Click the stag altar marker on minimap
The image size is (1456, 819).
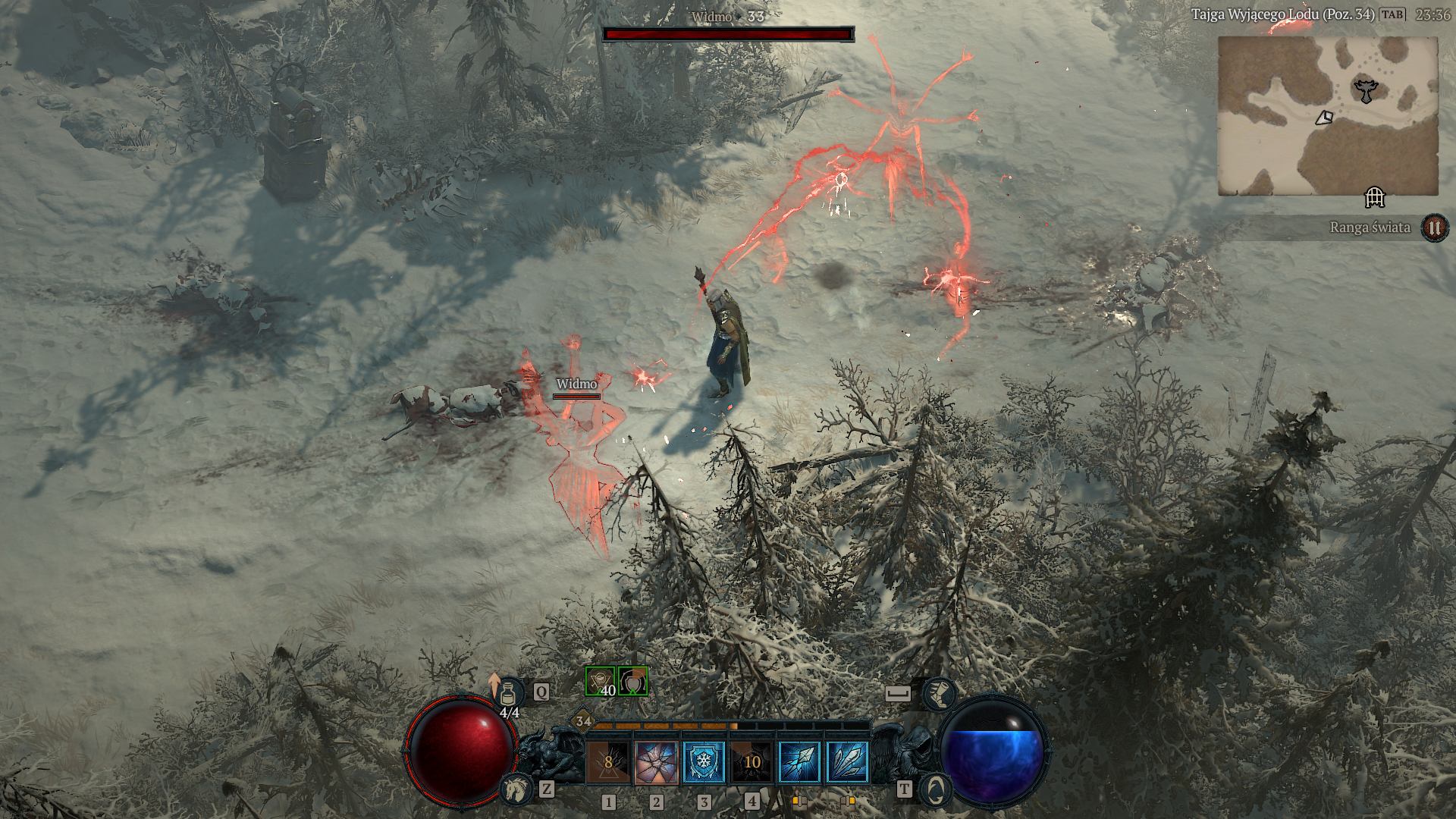pyautogui.click(x=1366, y=91)
